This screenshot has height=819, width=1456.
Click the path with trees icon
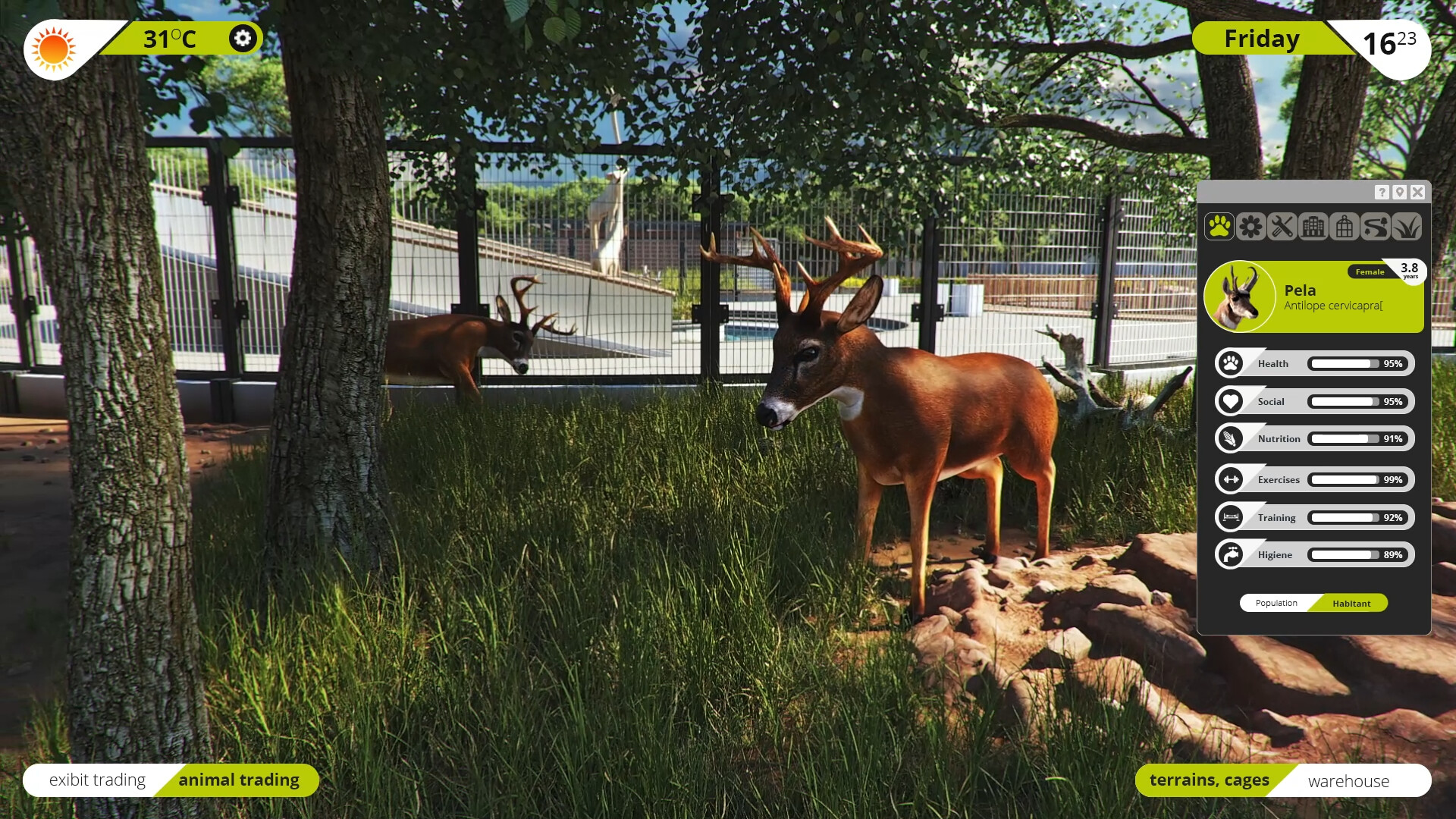1376,227
